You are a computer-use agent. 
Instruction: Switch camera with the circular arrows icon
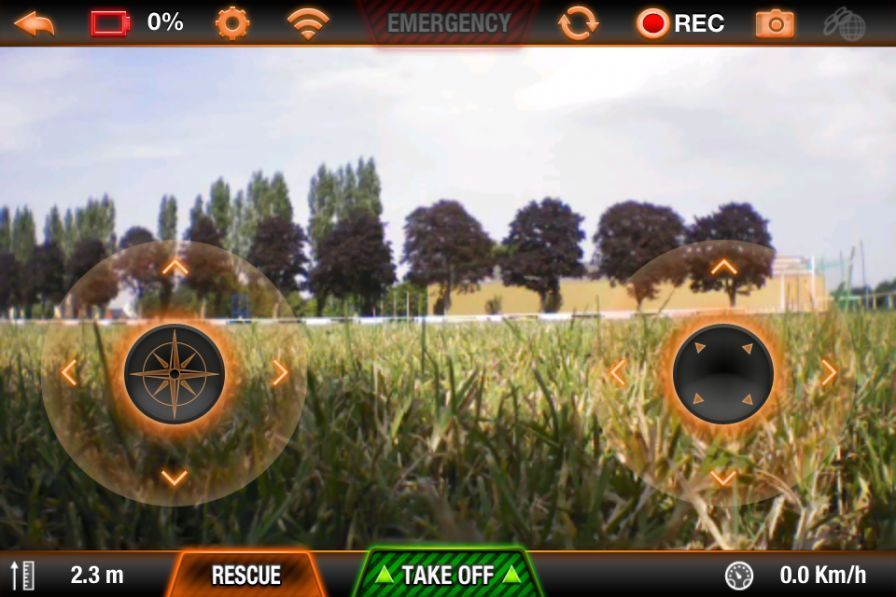point(578,22)
